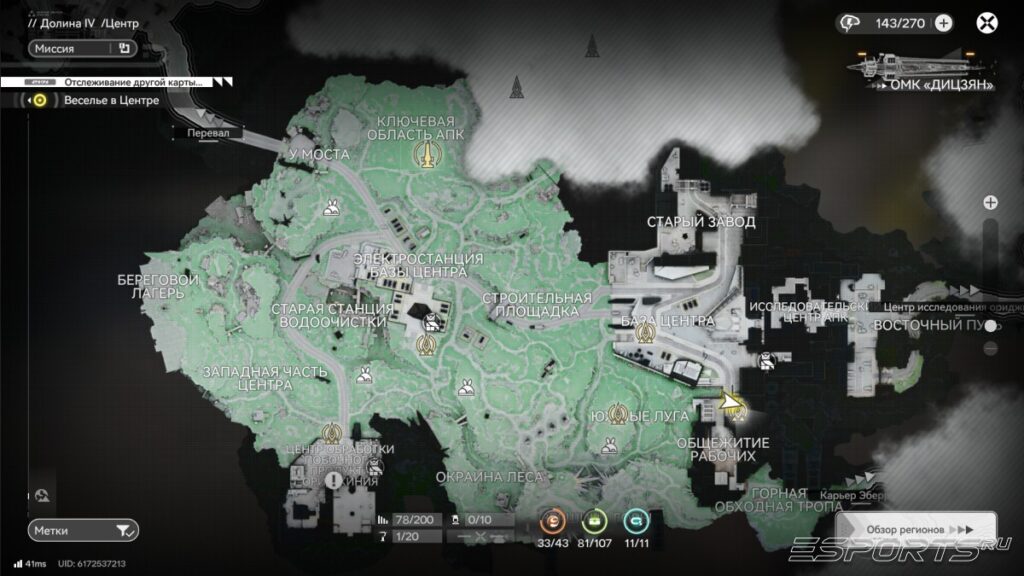1024x576 pixels.
Task: Click the rabbit marker near У моста
Action: coord(329,208)
